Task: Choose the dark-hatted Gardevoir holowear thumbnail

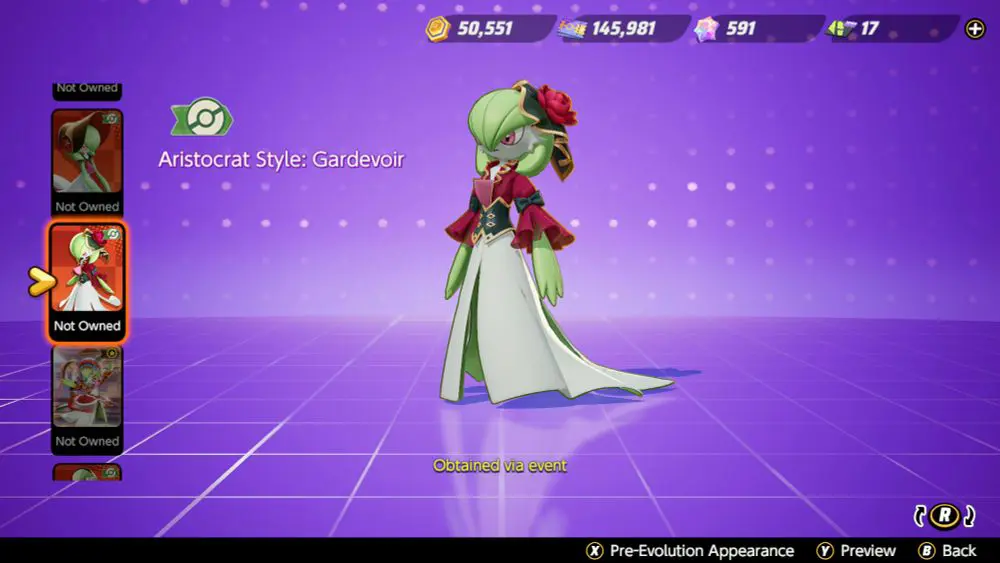Action: coord(87,160)
